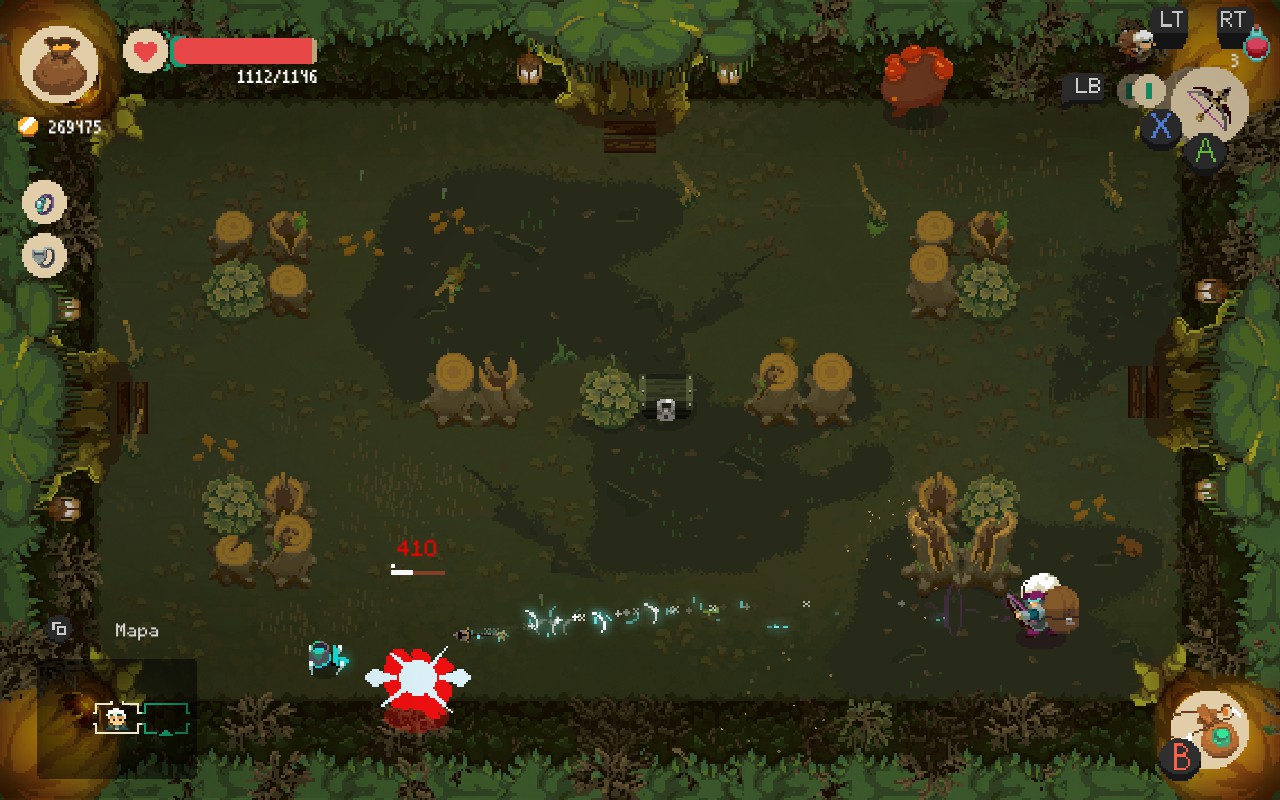Screen dimensions: 1280x800
Task: Select the silver amulet equipment icon
Action: [x=44, y=256]
